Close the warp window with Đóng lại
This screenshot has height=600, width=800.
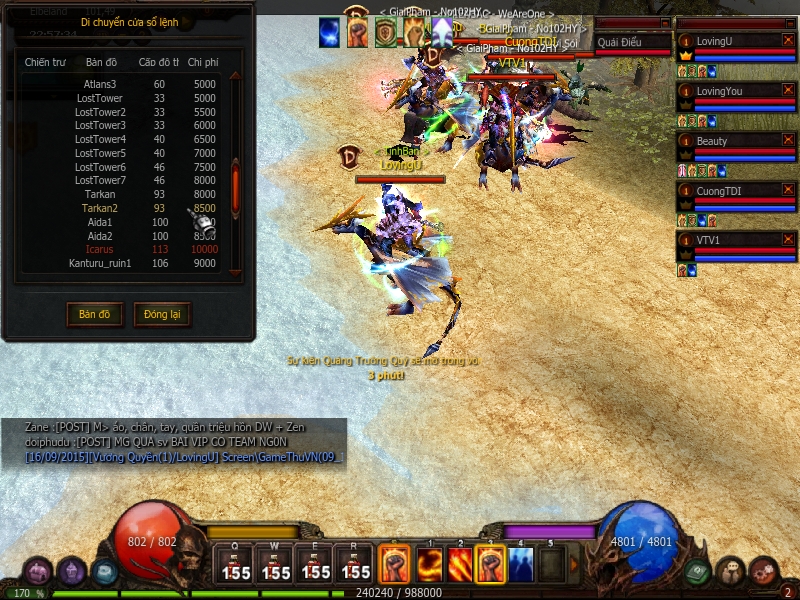tap(161, 314)
